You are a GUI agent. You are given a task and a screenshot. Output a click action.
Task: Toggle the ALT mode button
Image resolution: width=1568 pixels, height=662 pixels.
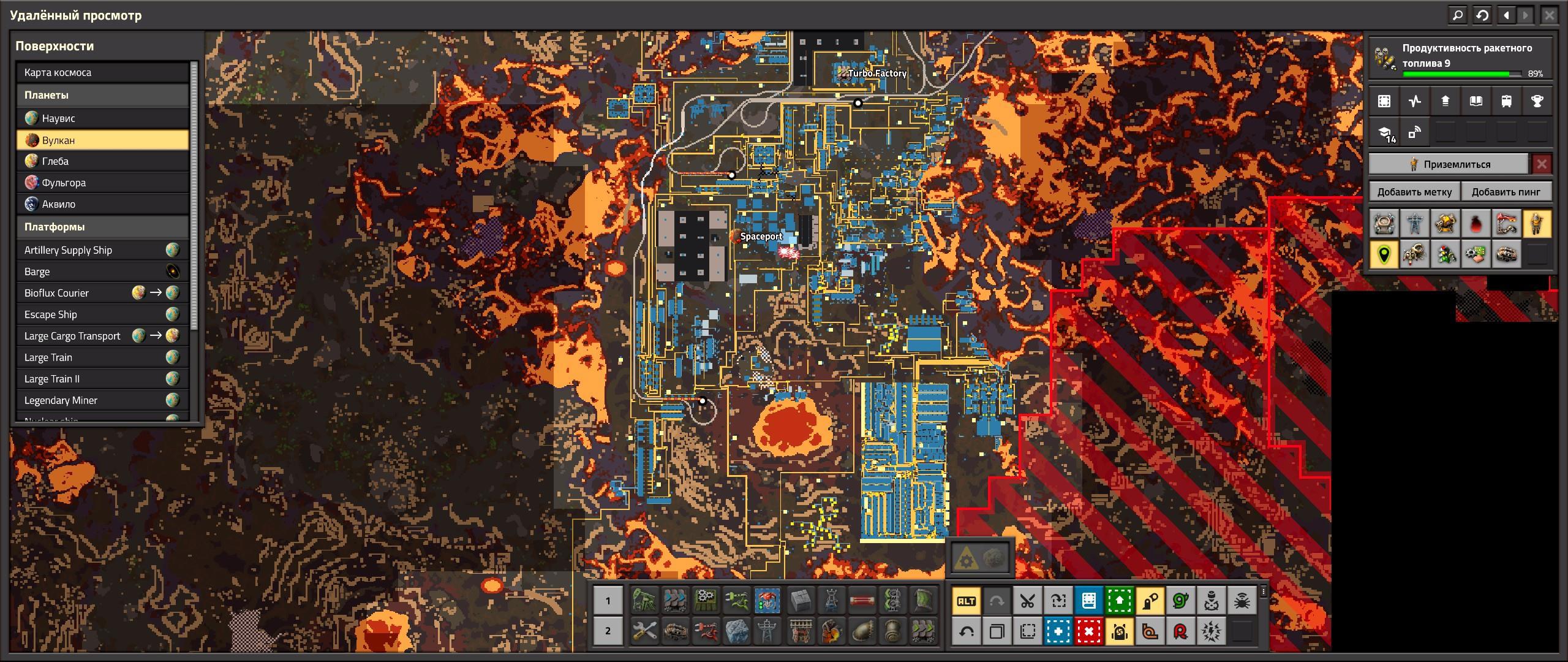967,601
